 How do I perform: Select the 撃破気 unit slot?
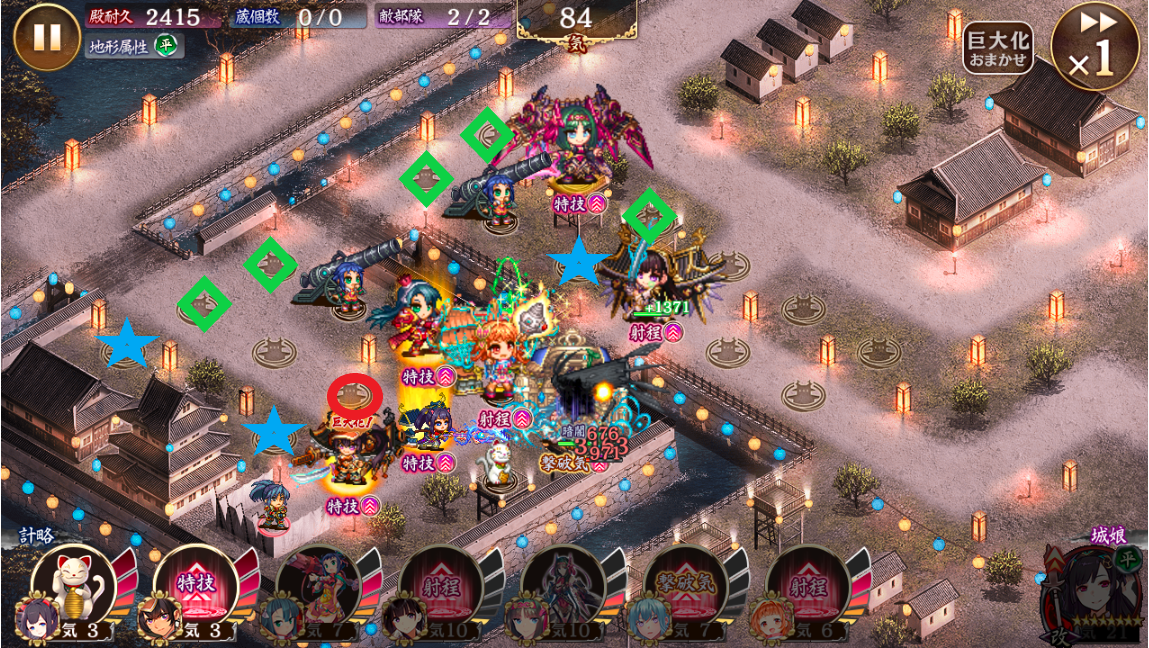pos(686,587)
